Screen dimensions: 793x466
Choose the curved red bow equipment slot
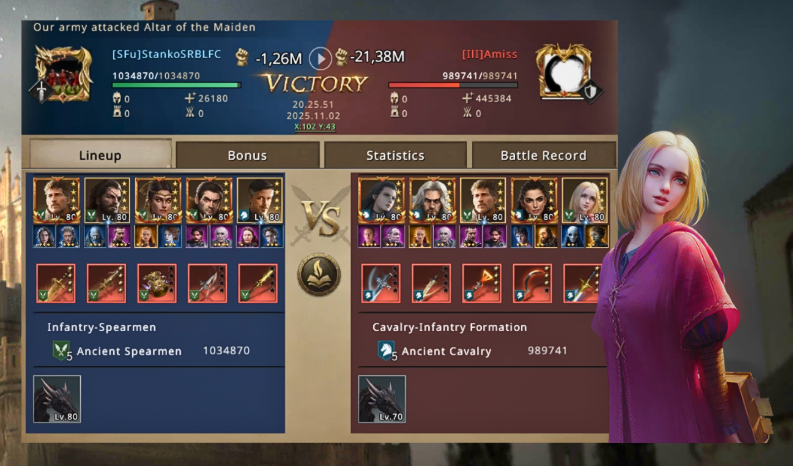coord(532,283)
